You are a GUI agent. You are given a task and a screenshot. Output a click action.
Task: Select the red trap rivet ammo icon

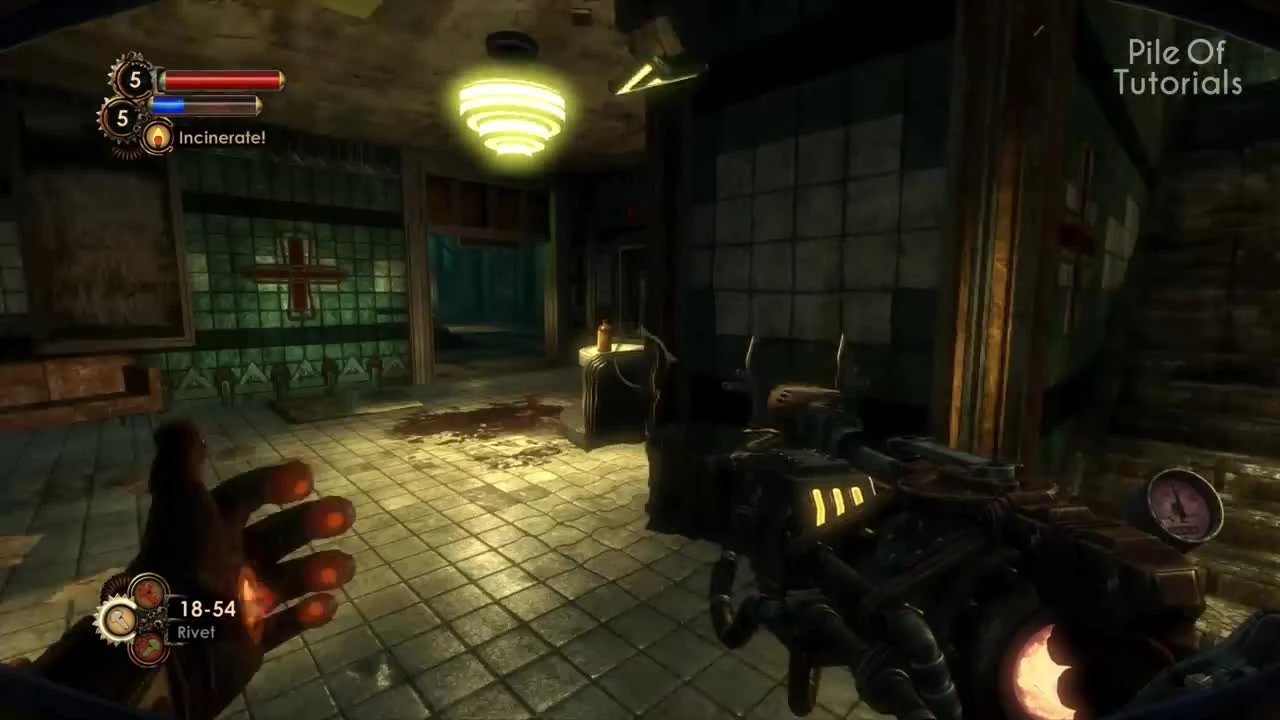pos(149,595)
